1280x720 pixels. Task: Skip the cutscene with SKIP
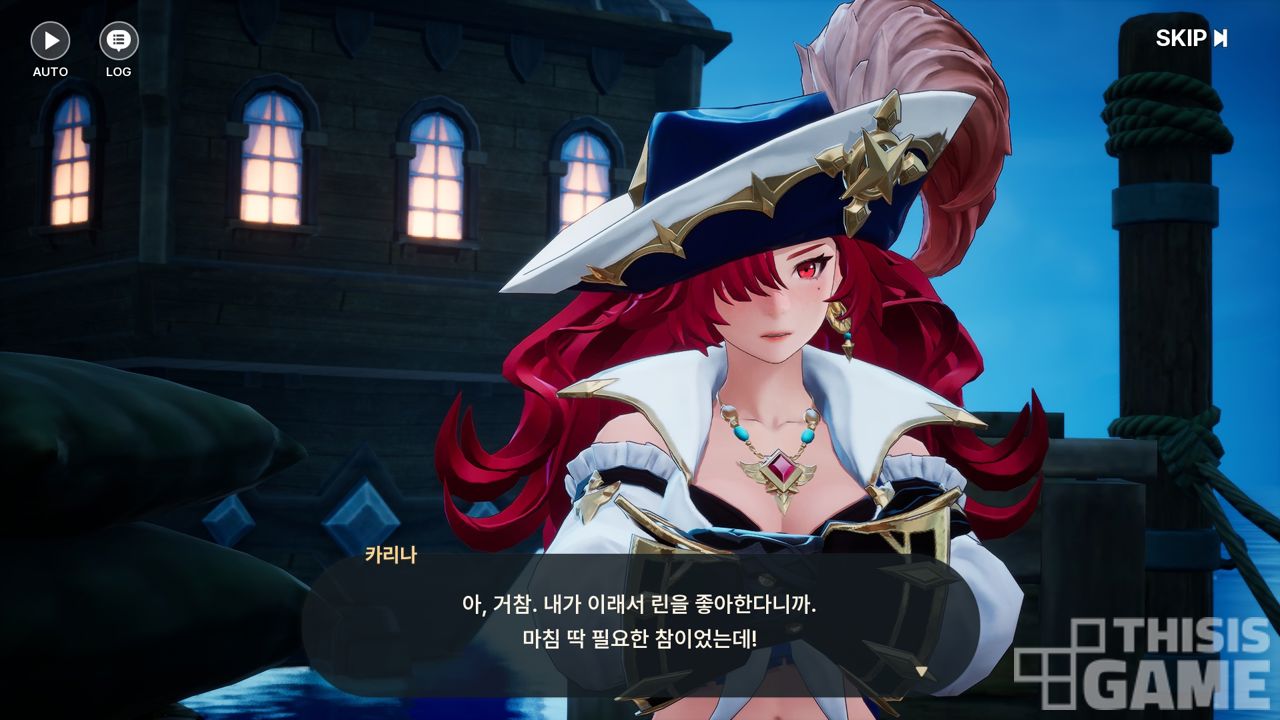click(1191, 39)
